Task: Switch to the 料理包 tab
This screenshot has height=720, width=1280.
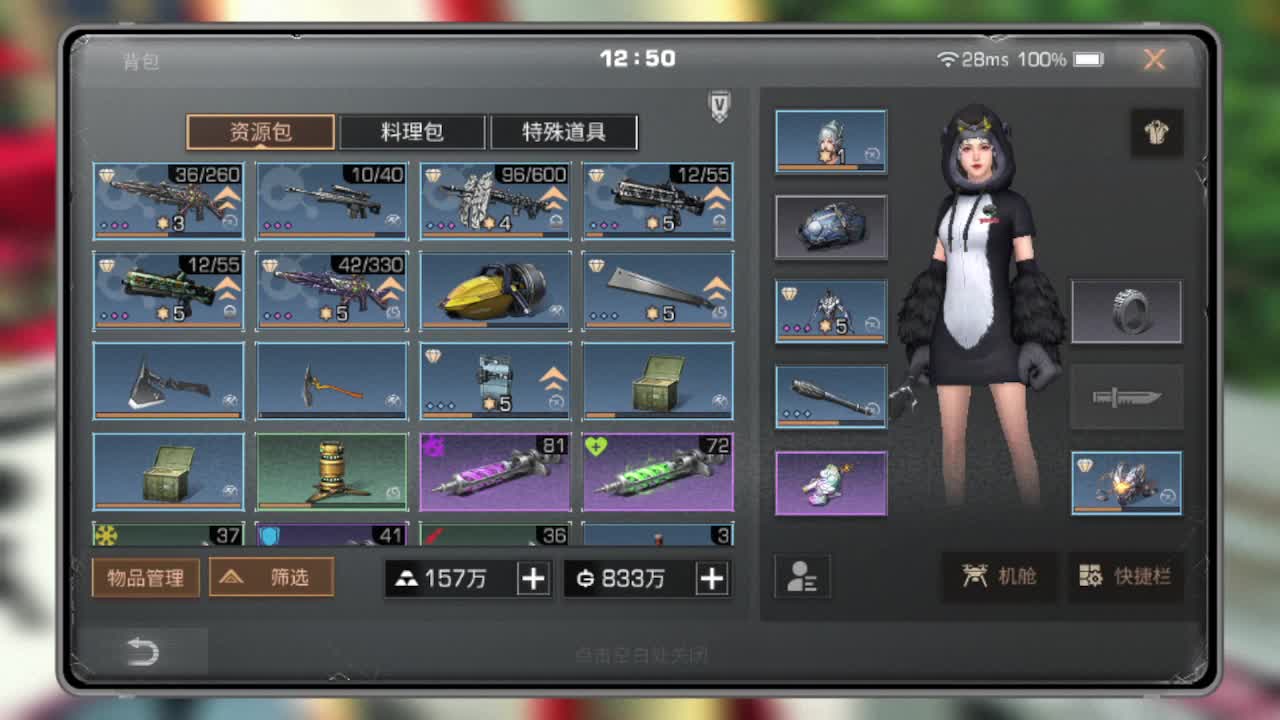Action: click(x=411, y=132)
